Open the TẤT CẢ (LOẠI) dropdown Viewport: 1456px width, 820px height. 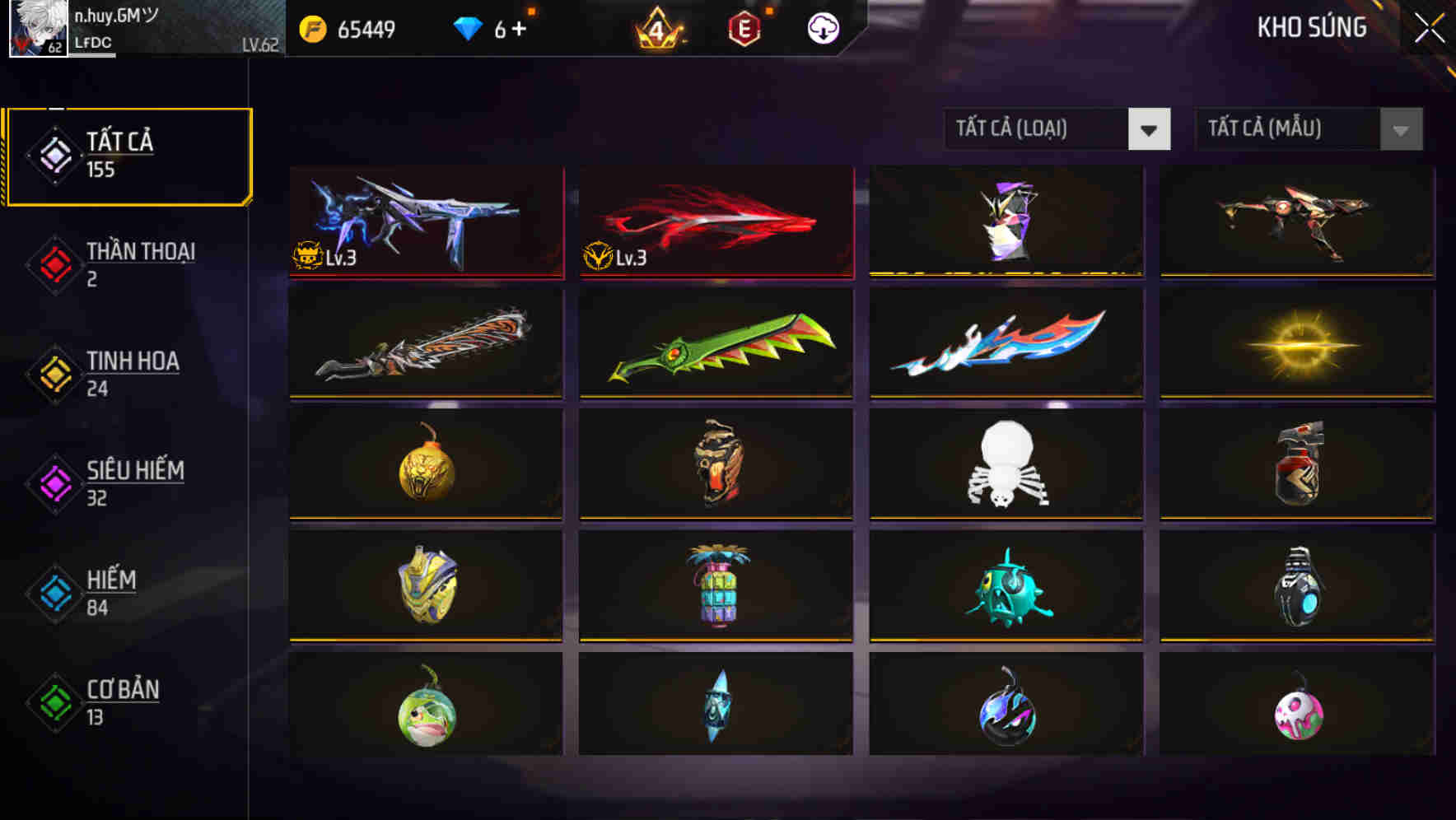[1038, 129]
